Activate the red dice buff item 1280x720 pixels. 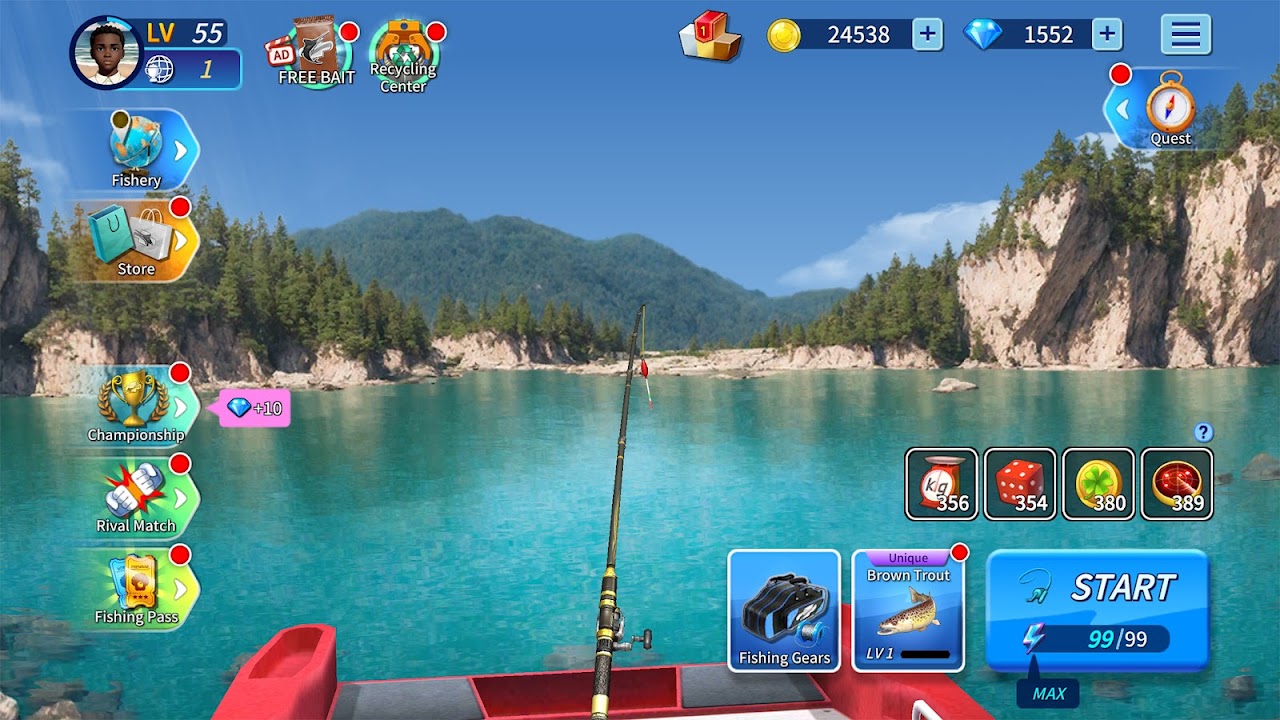[x=1018, y=485]
